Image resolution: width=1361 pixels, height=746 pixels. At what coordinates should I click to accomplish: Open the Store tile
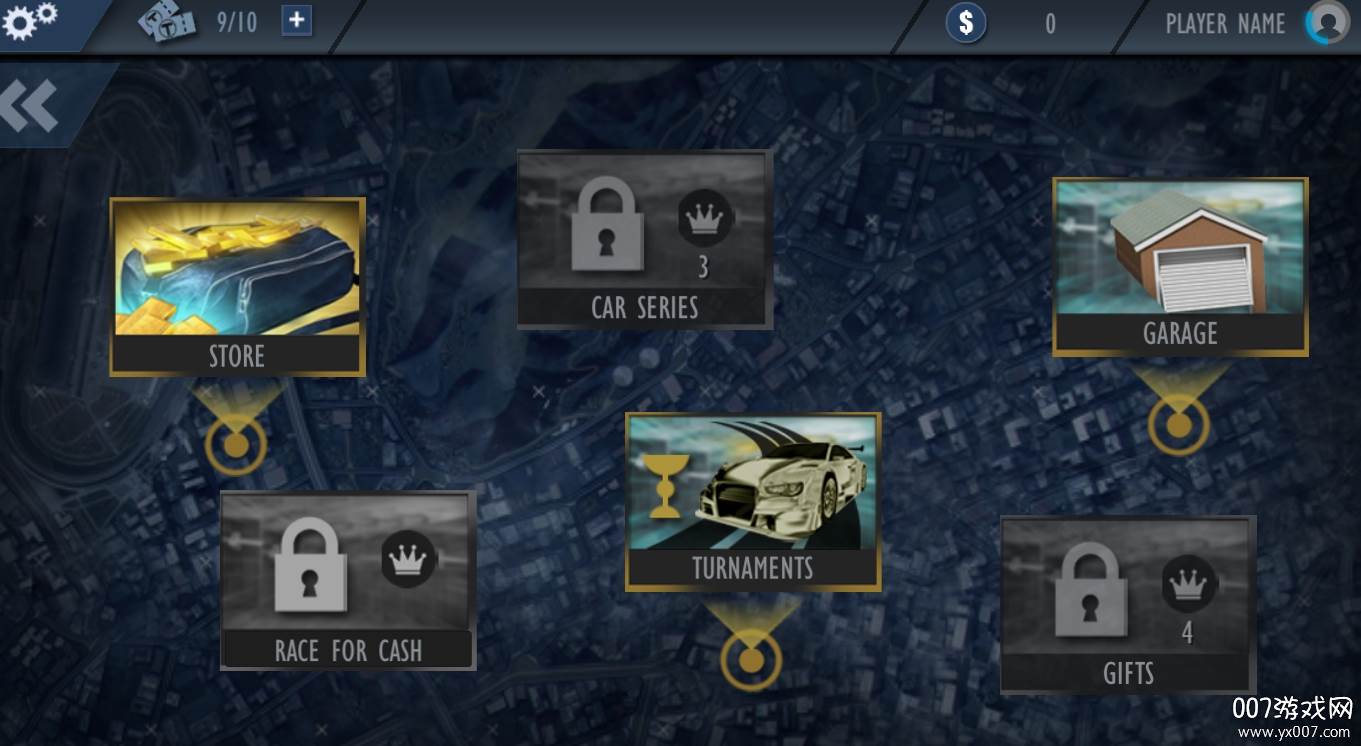[237, 287]
